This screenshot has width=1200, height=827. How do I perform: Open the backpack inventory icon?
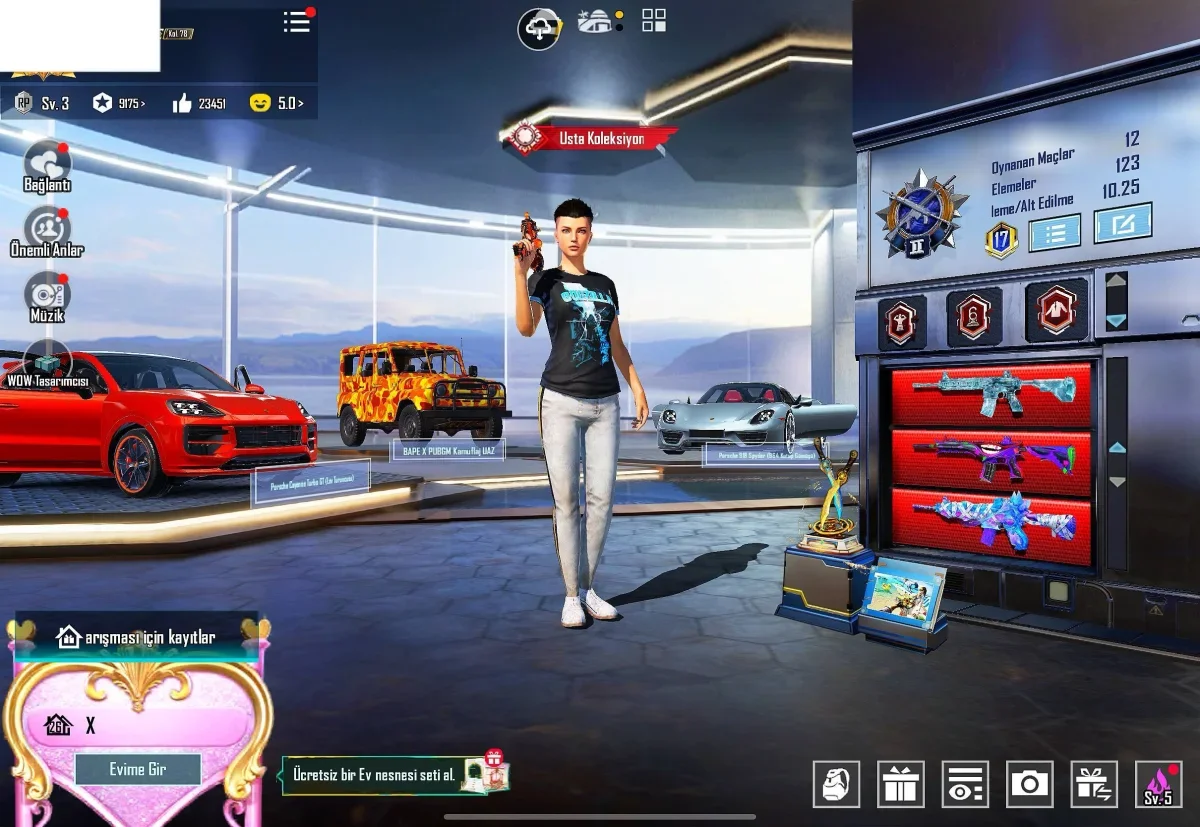point(836,784)
